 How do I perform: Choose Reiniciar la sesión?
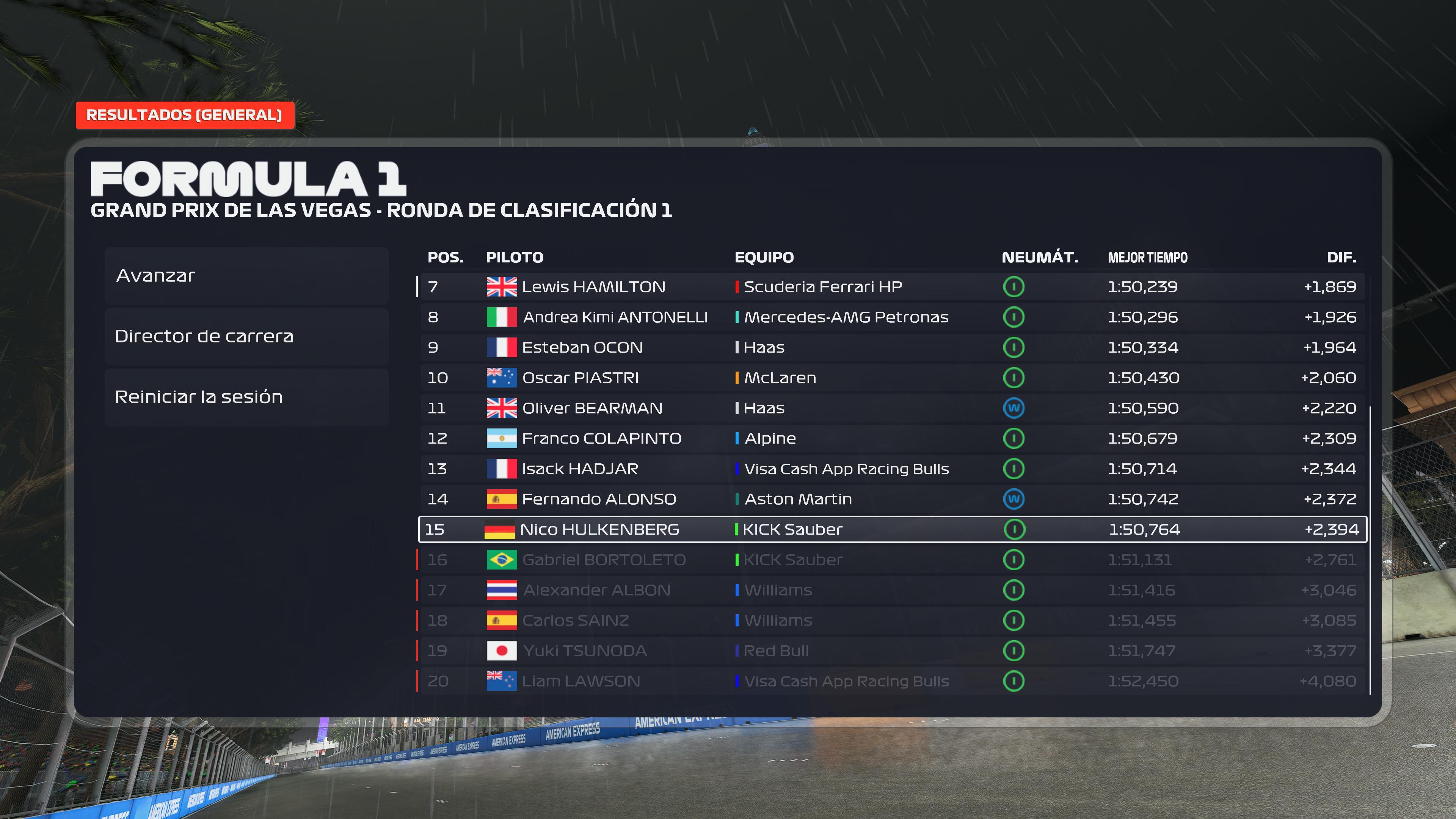click(x=246, y=397)
